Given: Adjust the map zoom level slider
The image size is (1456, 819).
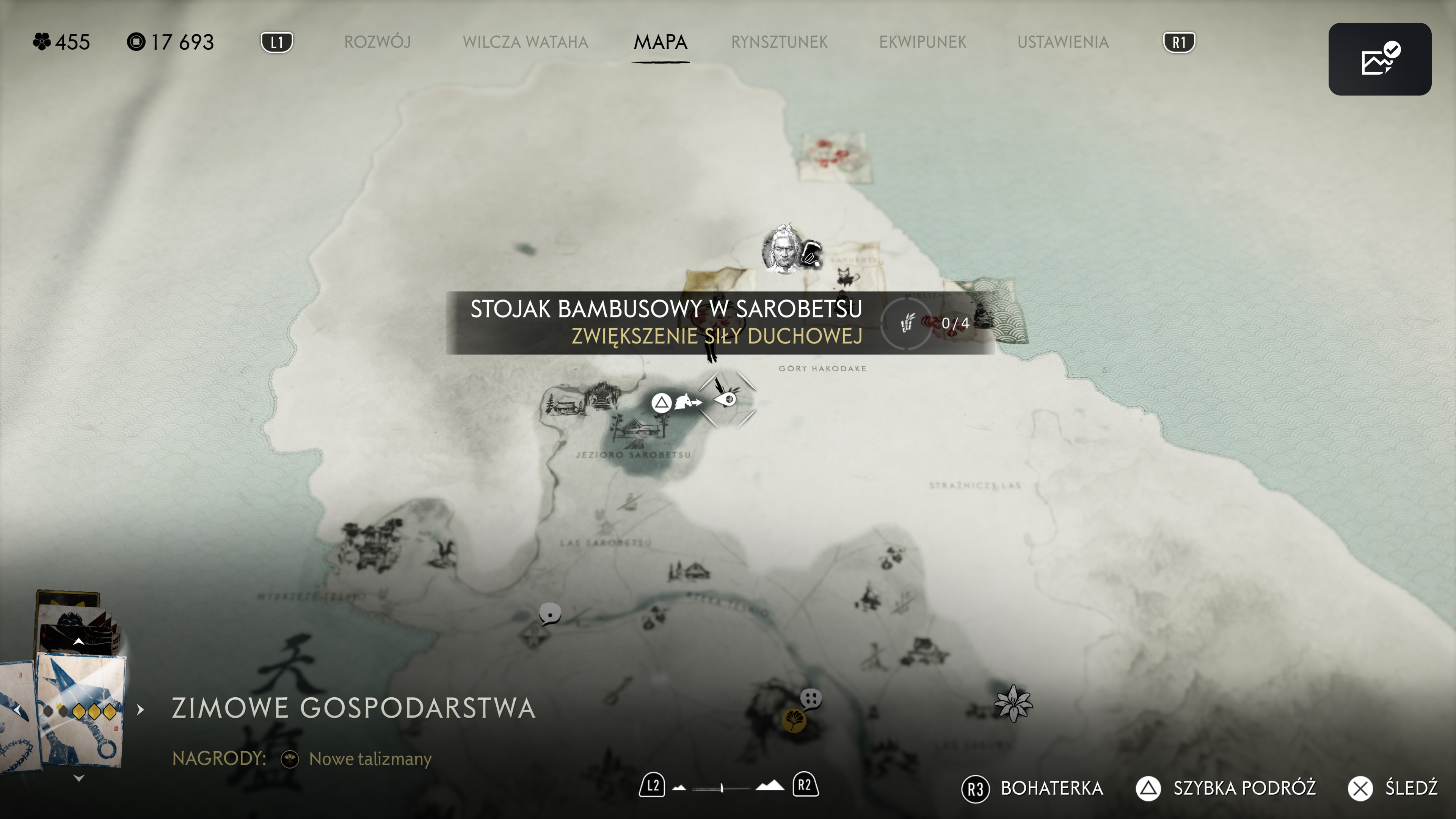Looking at the screenshot, I should pyautogui.click(x=722, y=787).
